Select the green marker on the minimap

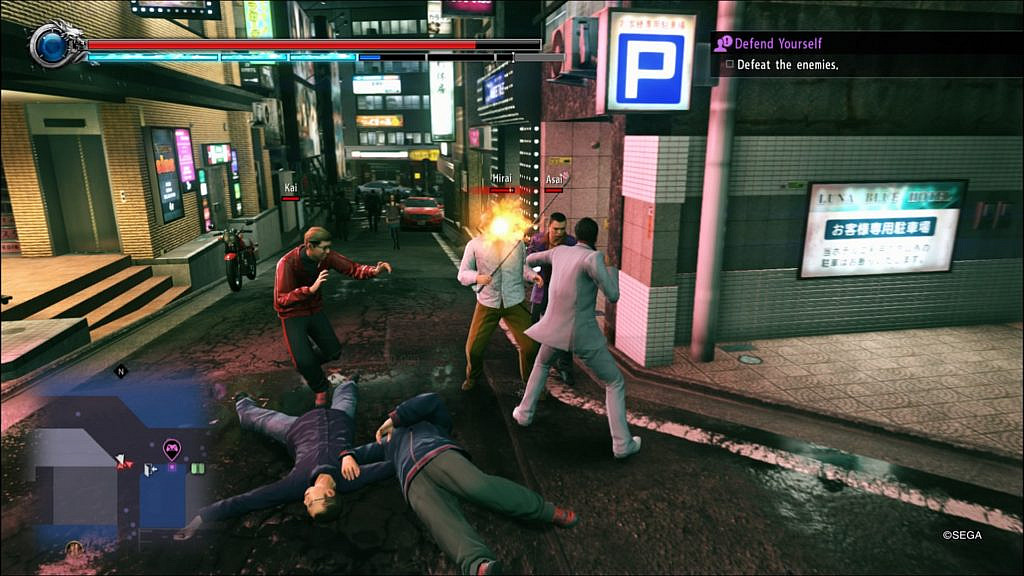tap(198, 468)
